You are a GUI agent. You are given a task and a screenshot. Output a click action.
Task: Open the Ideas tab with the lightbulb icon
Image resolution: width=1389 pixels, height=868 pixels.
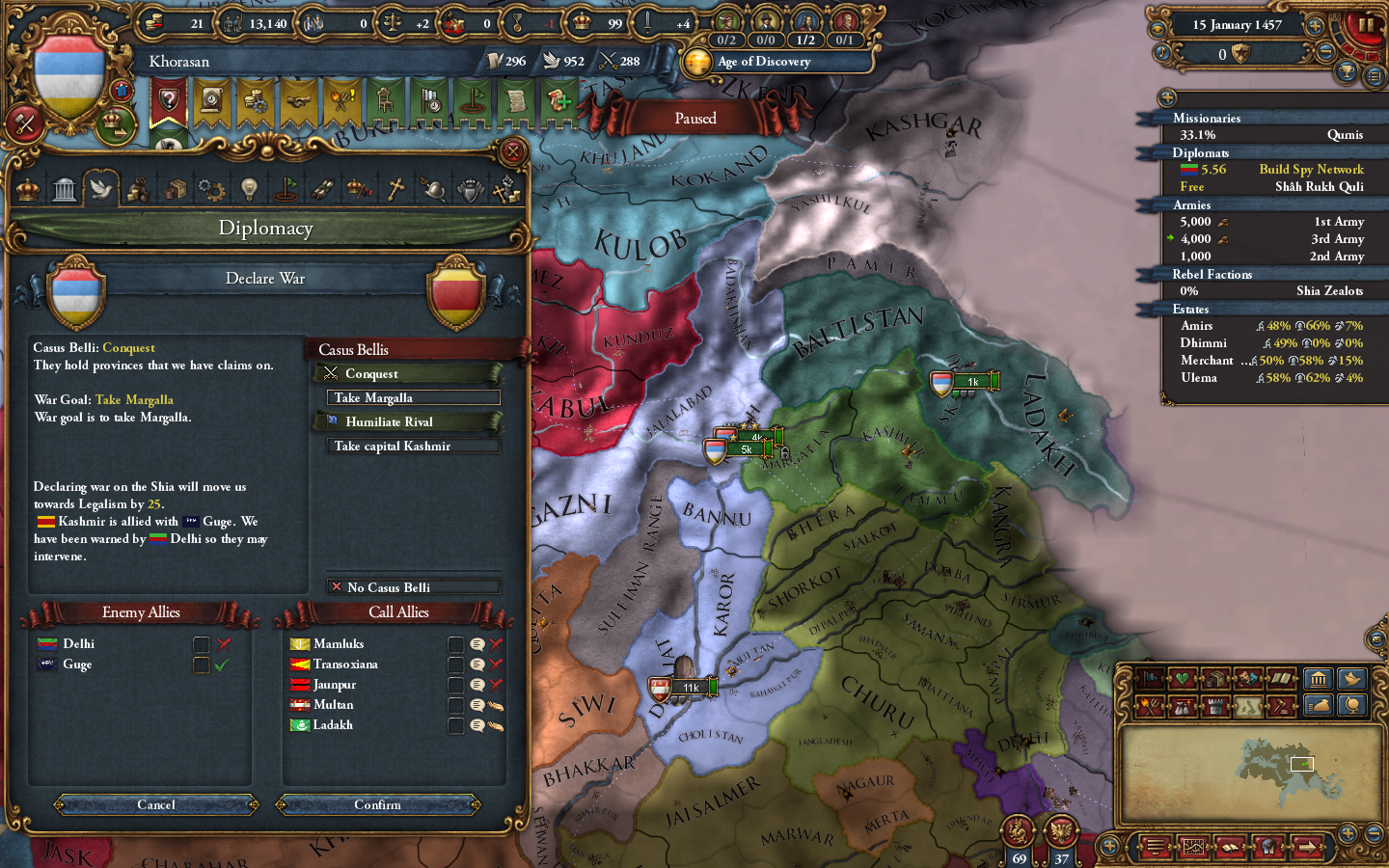(x=248, y=188)
